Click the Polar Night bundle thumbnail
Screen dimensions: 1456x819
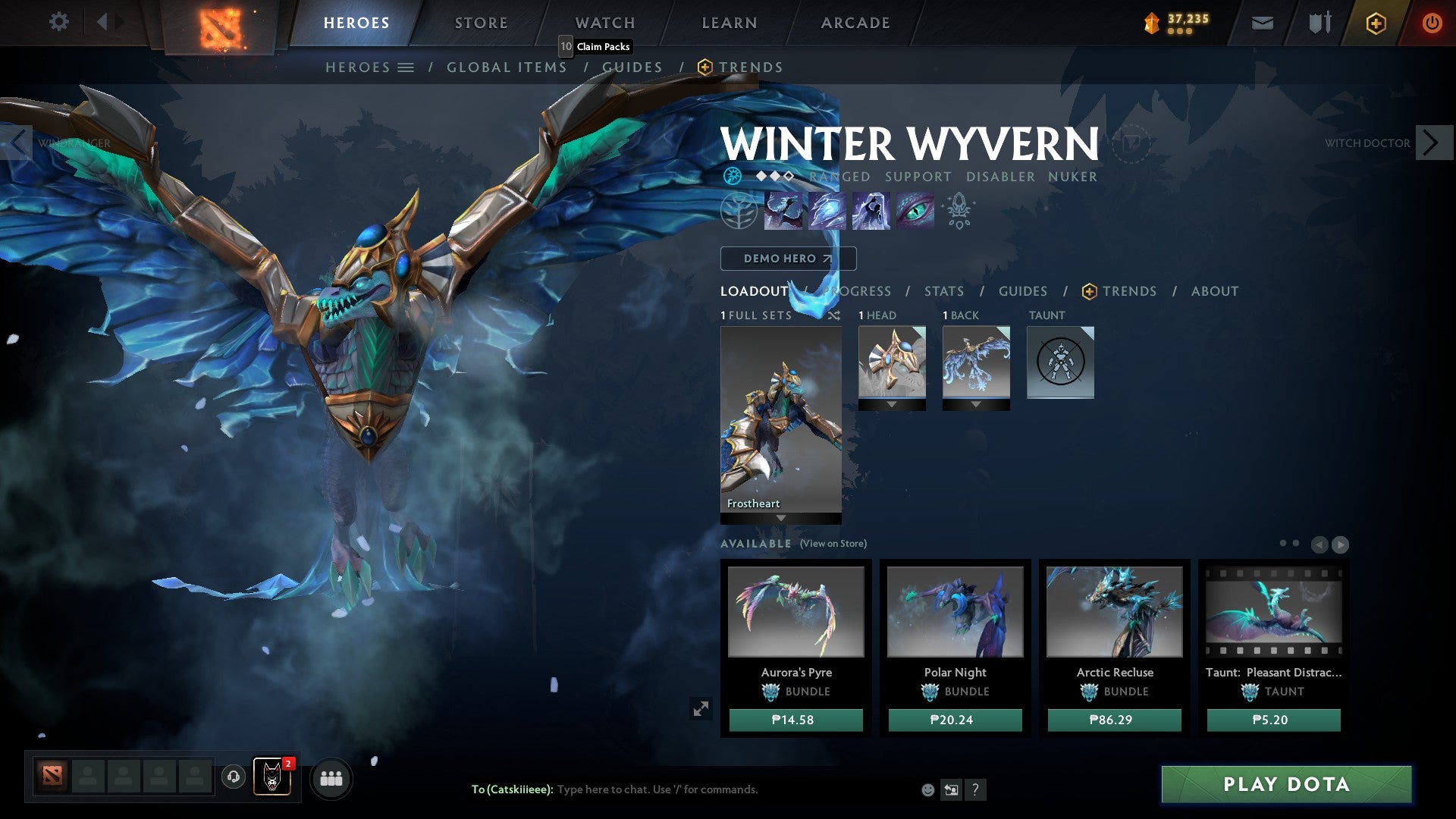point(955,612)
